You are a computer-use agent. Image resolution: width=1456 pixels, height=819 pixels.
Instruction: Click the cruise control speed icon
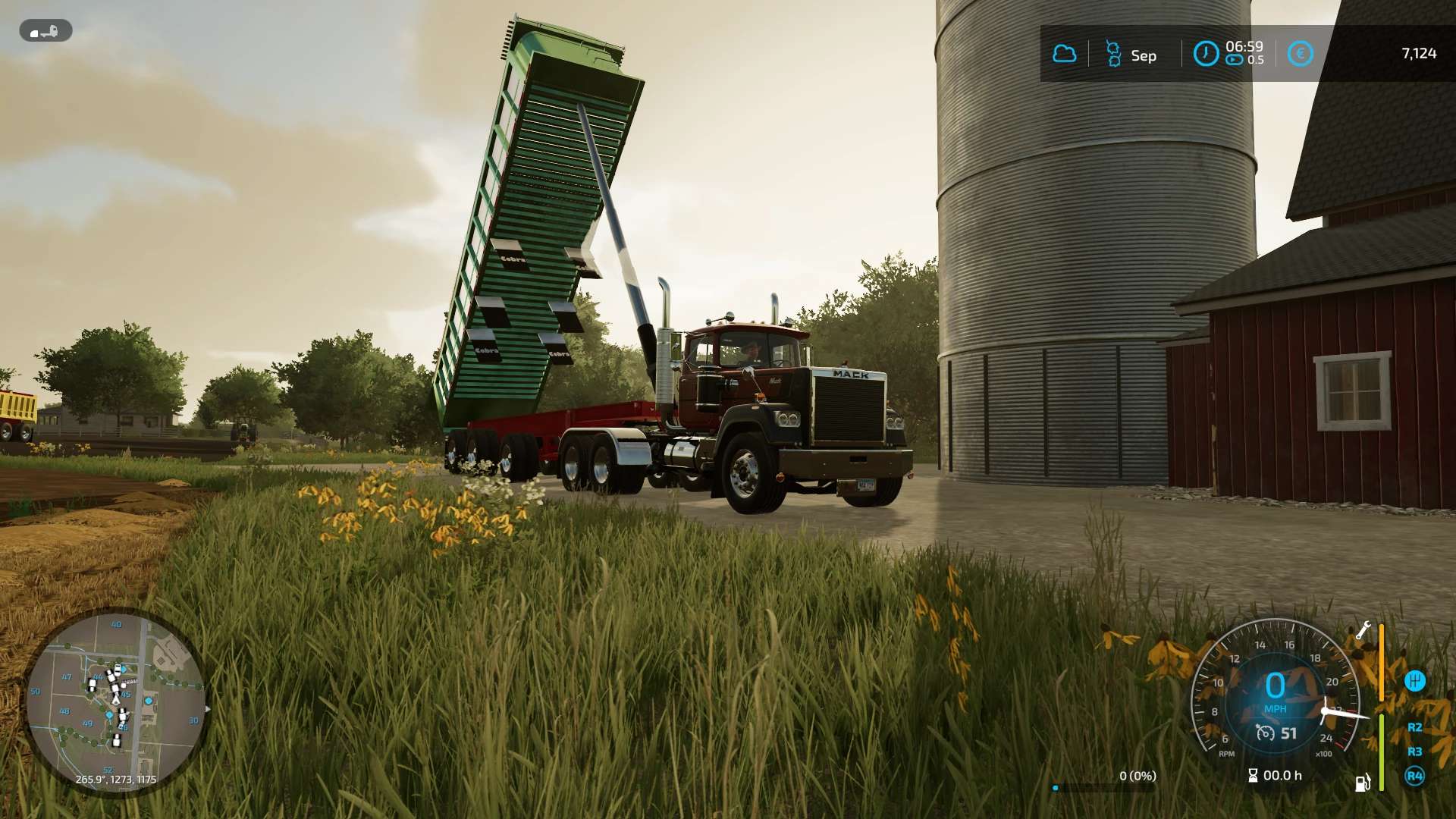1265,733
